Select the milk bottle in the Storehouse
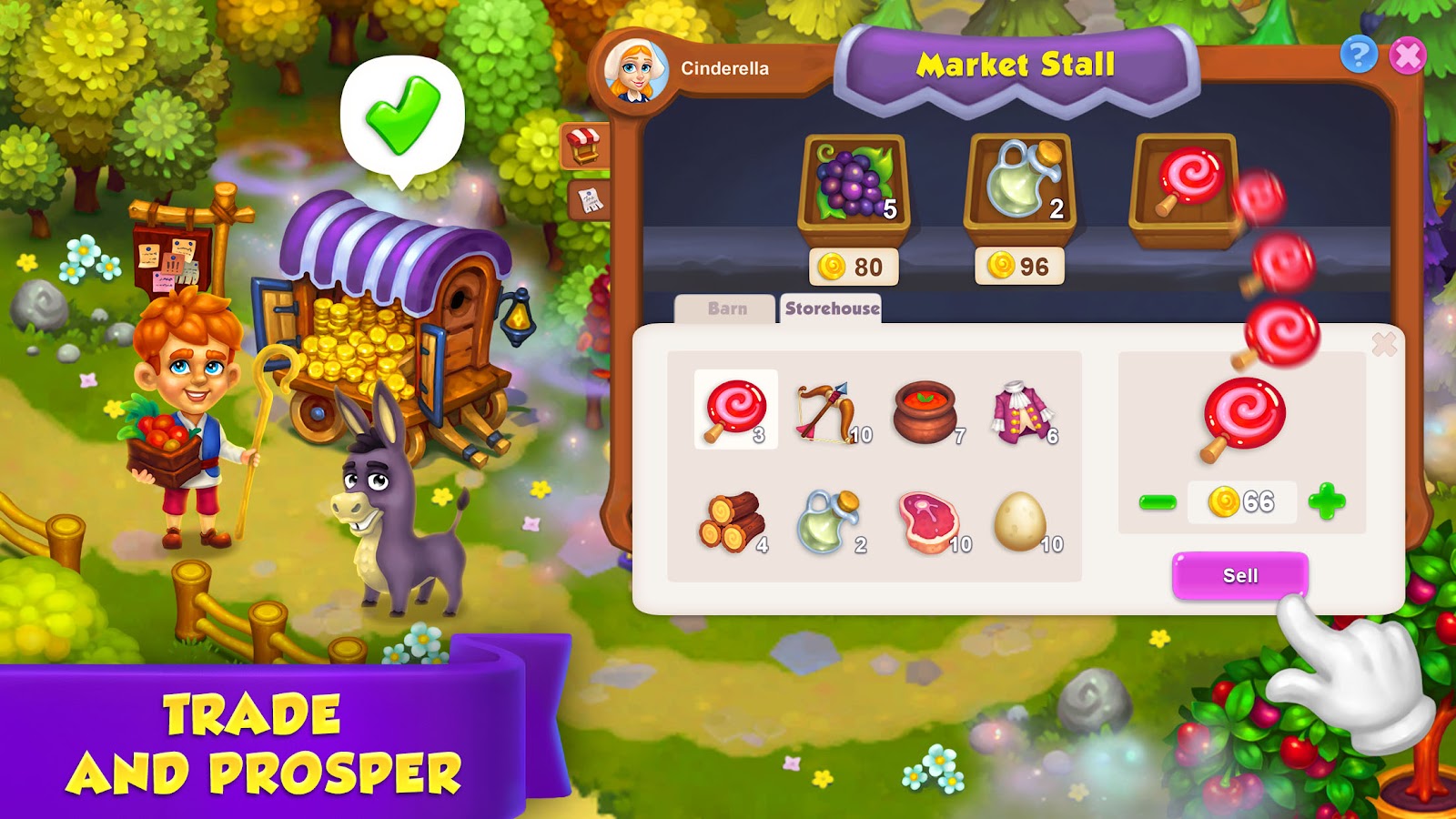Image resolution: width=1456 pixels, height=819 pixels. click(x=830, y=519)
